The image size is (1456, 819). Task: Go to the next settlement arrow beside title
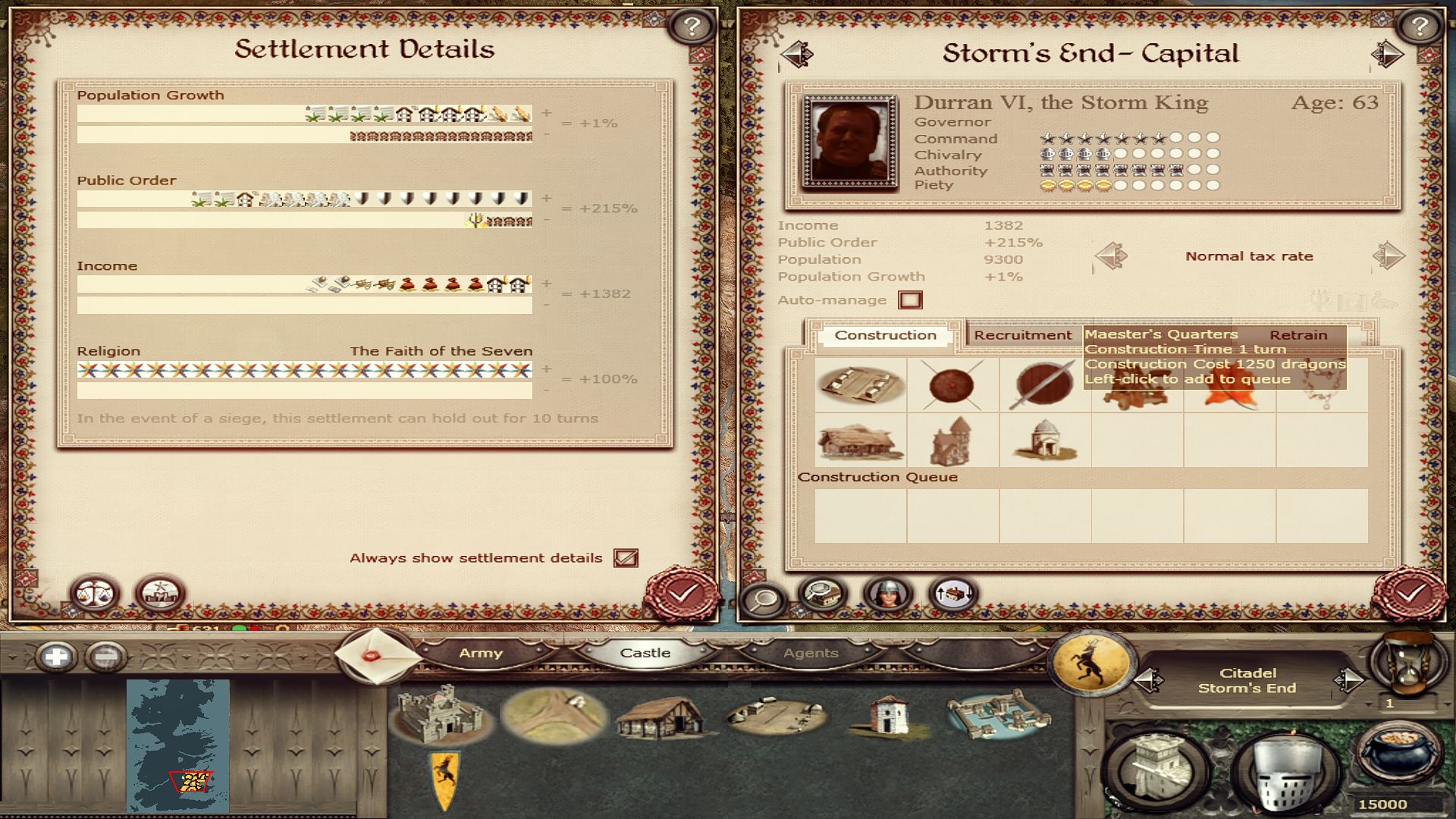click(x=1387, y=54)
